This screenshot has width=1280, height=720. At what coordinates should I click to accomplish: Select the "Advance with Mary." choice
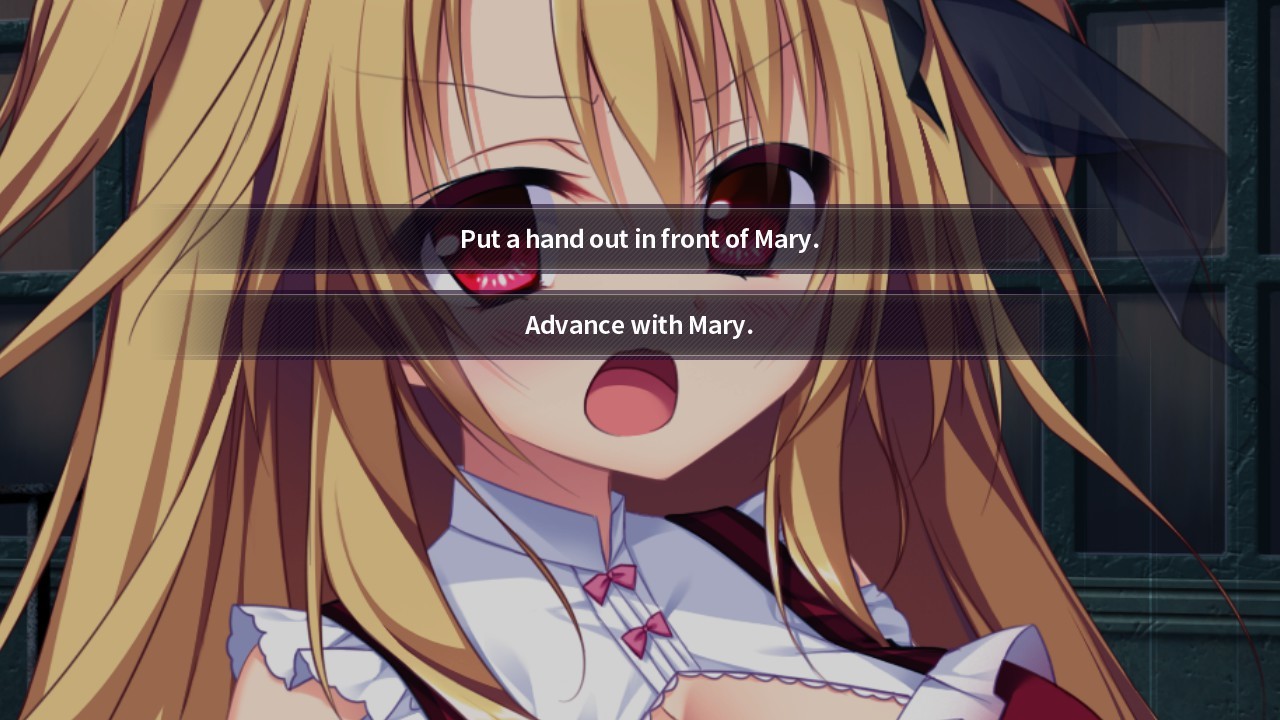click(639, 325)
